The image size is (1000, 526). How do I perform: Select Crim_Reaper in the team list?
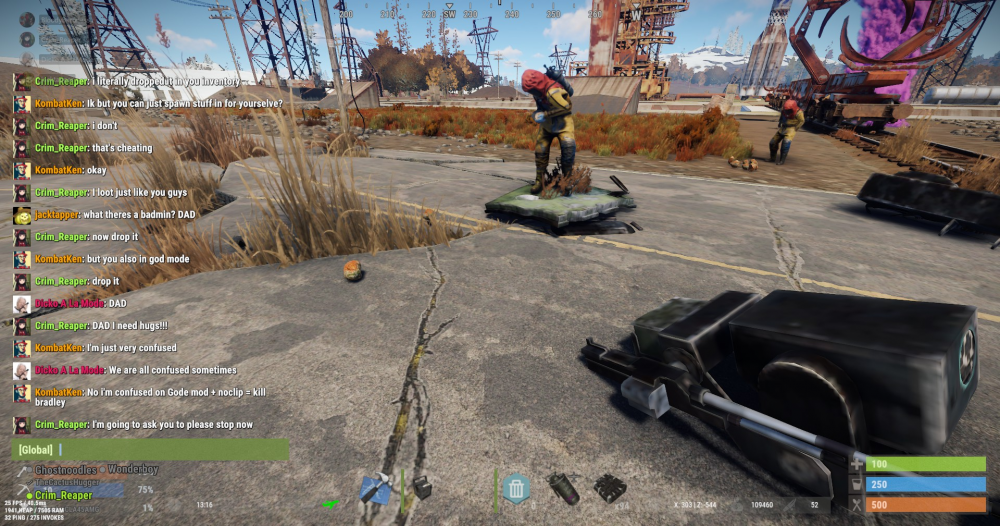coord(61,495)
